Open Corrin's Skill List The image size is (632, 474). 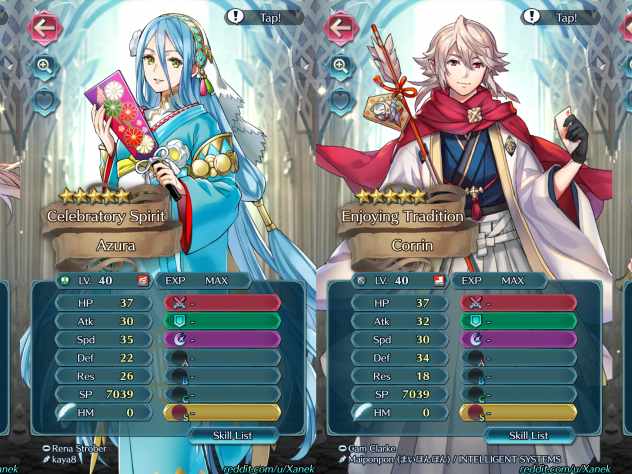[x=528, y=435]
